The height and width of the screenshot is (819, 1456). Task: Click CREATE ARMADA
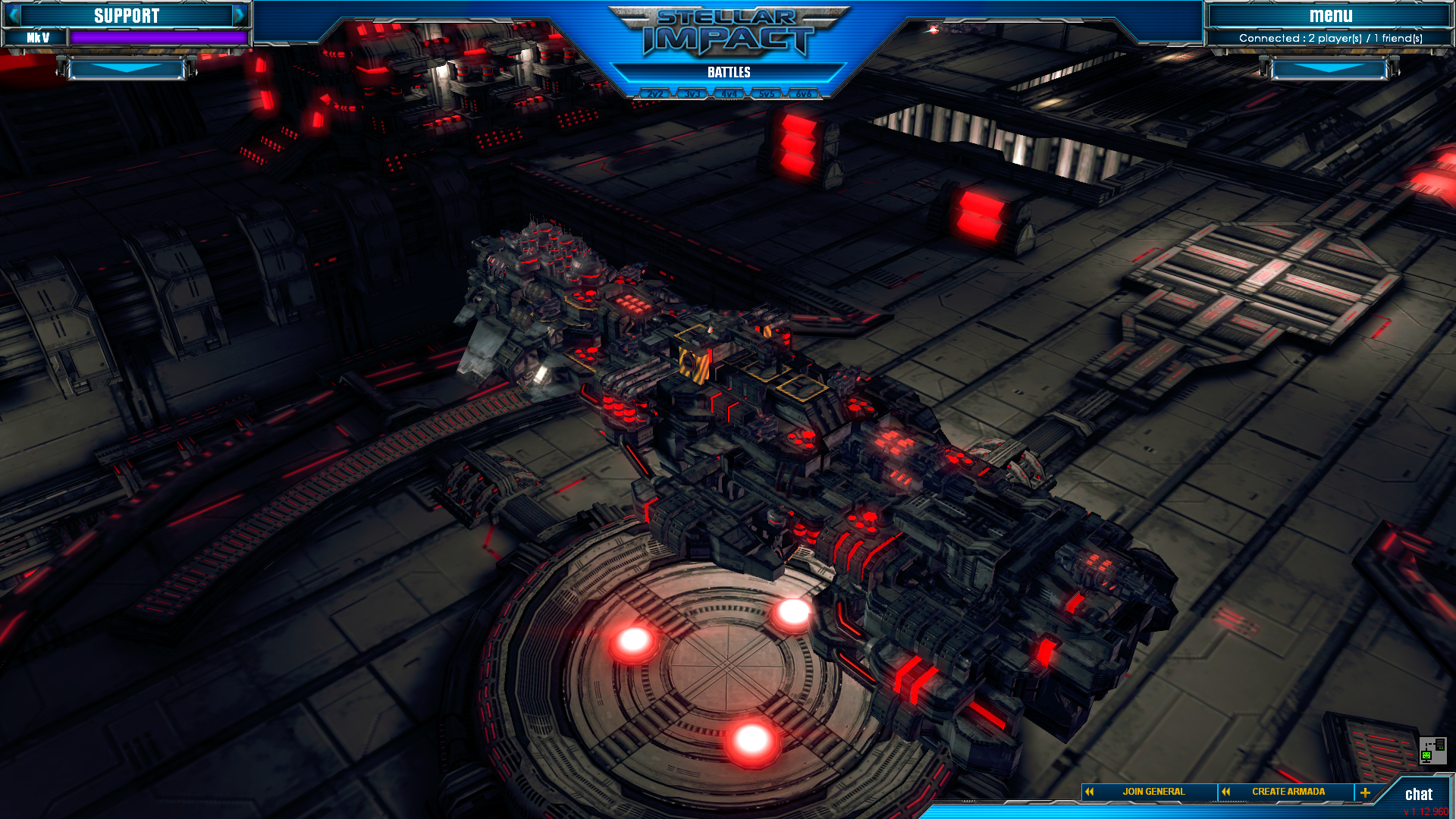point(1289,791)
